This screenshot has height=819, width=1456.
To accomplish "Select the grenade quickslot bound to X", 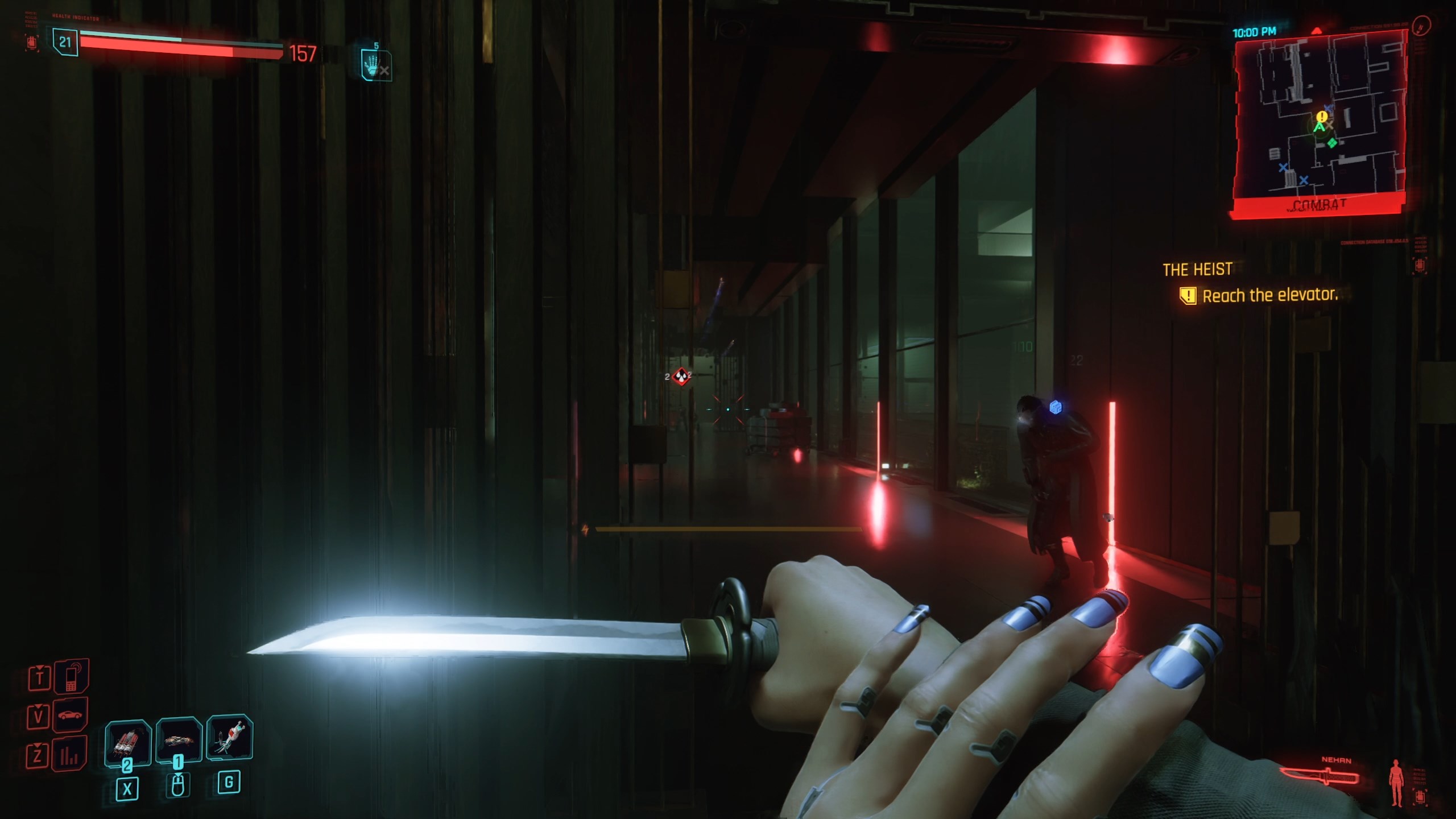I will 129,743.
